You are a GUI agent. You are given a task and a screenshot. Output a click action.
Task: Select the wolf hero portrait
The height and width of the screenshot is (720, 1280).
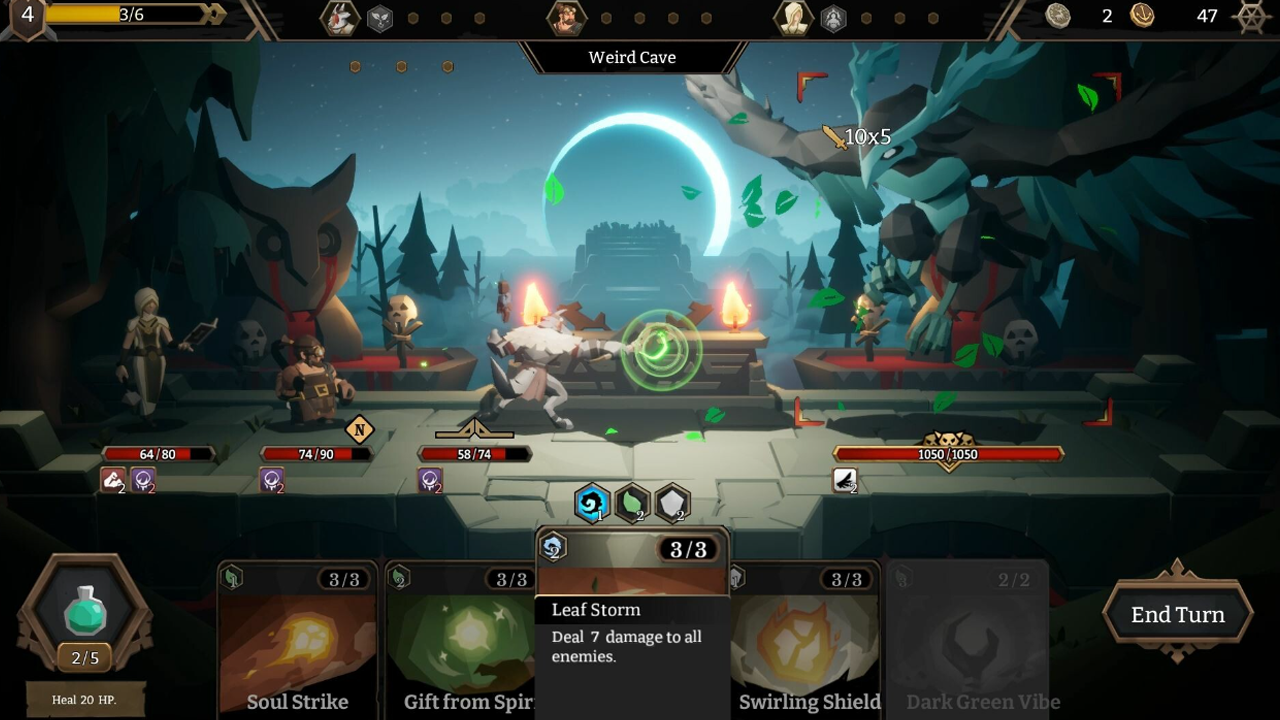click(x=340, y=18)
